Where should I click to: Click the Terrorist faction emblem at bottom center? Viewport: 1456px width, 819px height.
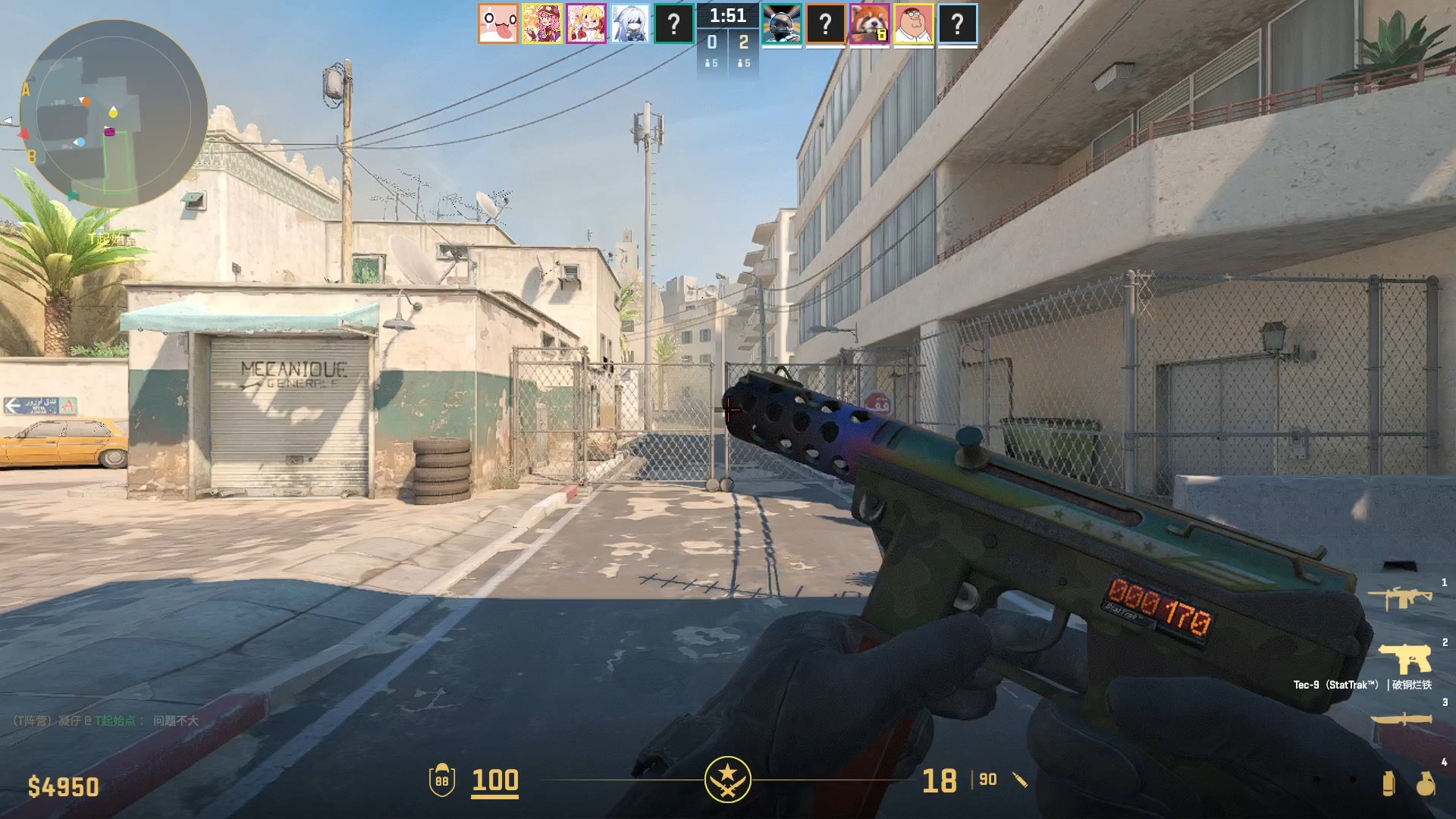coord(728,781)
